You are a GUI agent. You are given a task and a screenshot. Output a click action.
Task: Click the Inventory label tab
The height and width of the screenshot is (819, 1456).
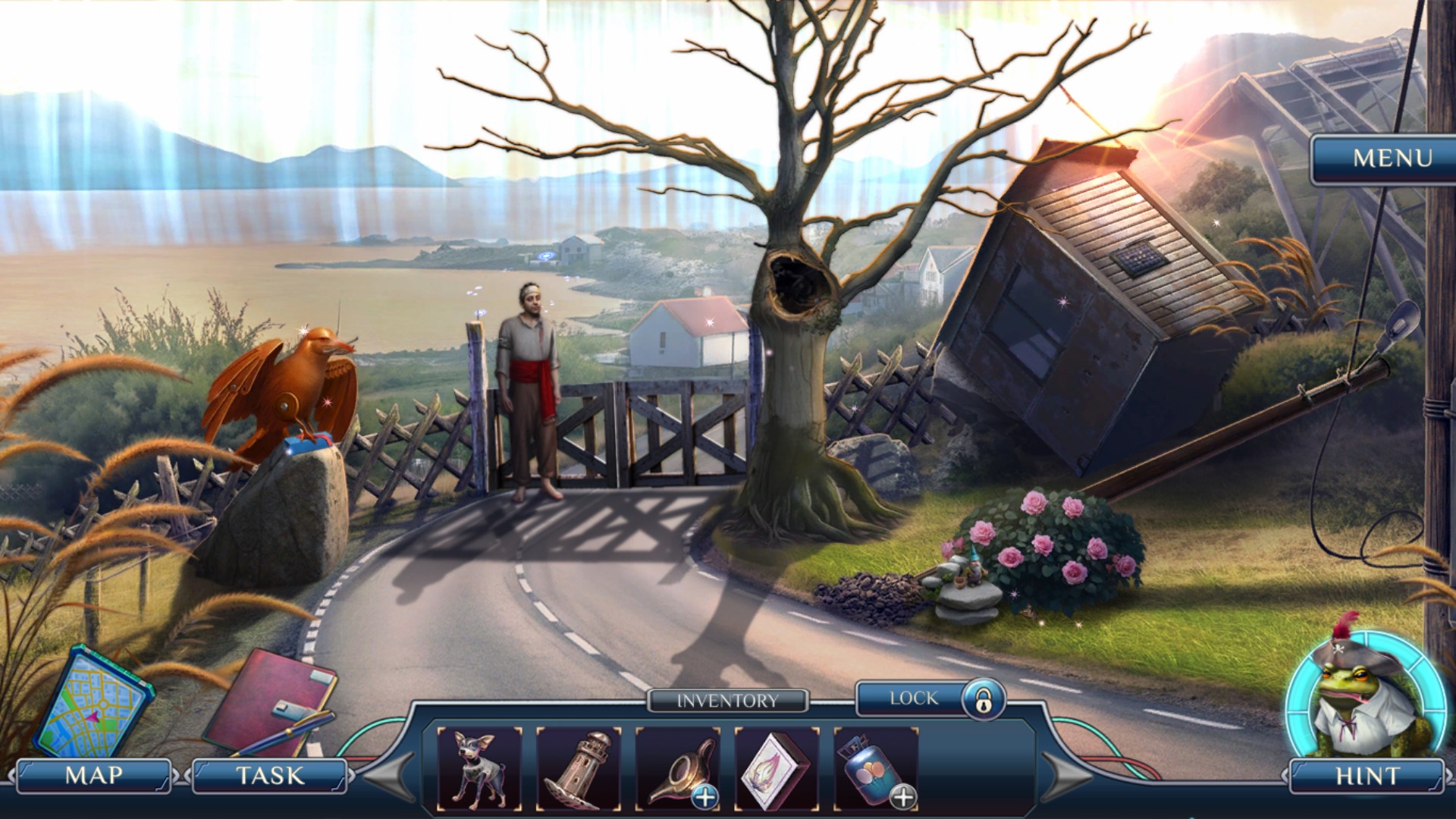click(727, 701)
